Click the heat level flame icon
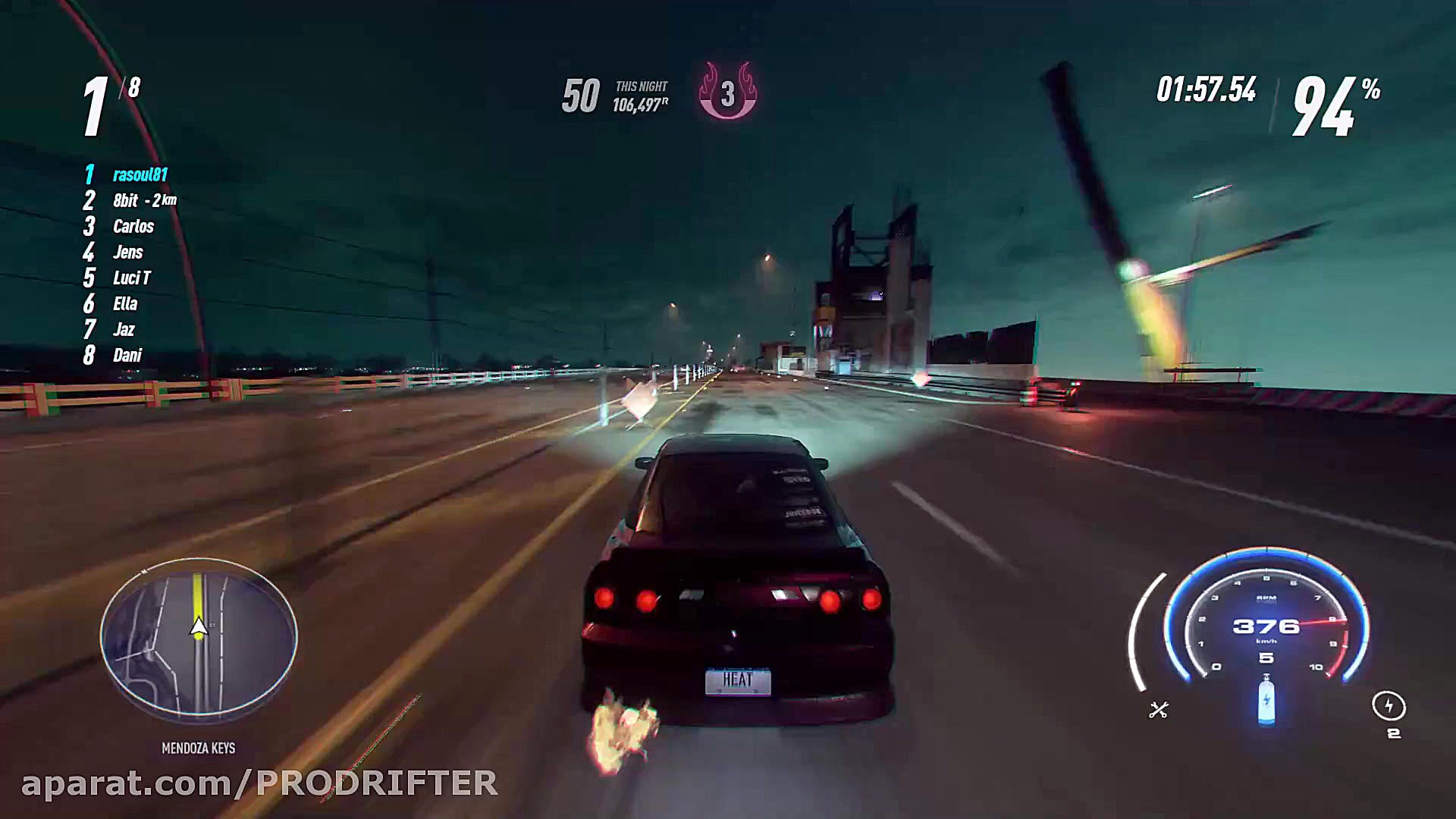The width and height of the screenshot is (1456, 819). coord(727,92)
